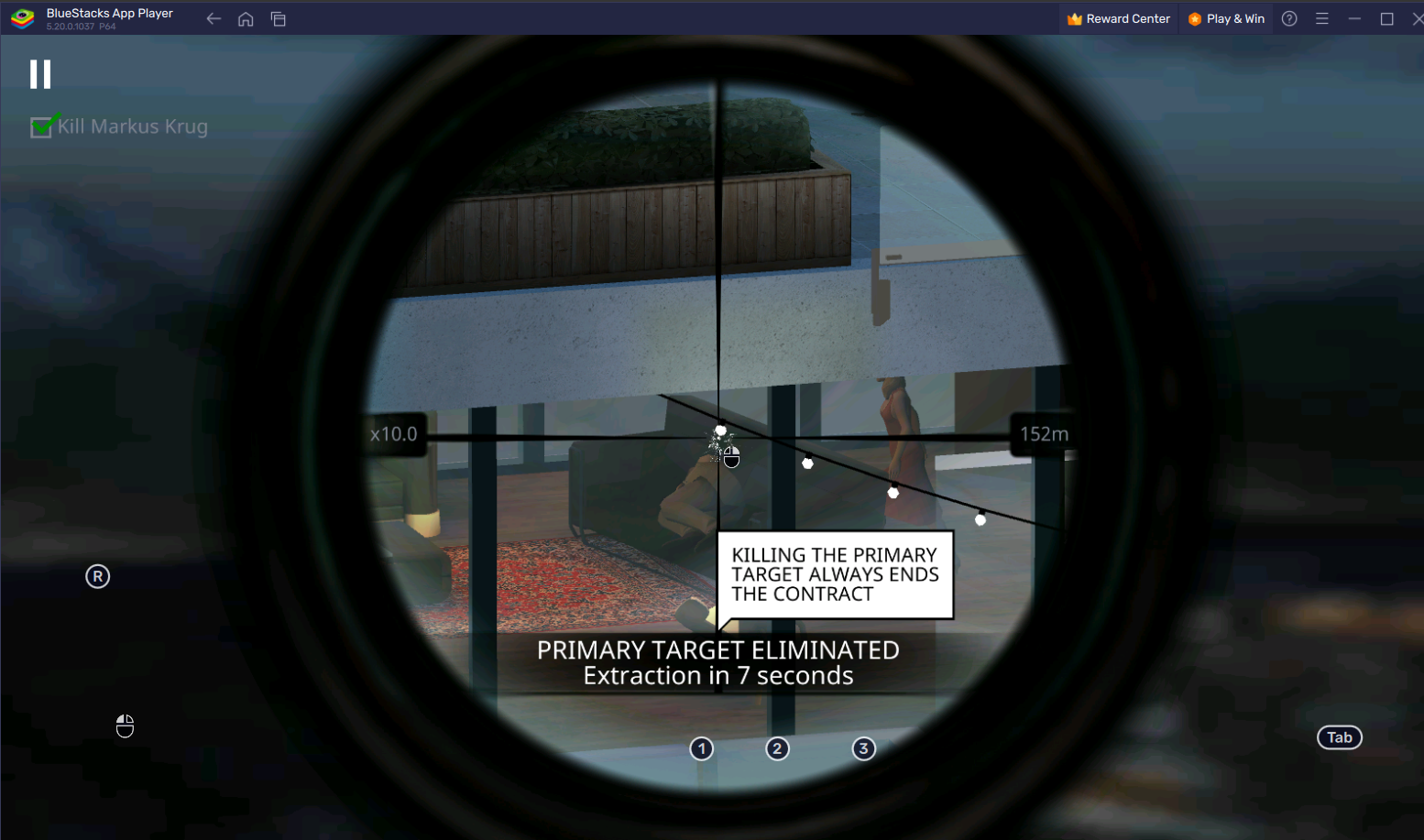Open the Reward Center
Viewport: 1424px width, 840px height.
1118,18
